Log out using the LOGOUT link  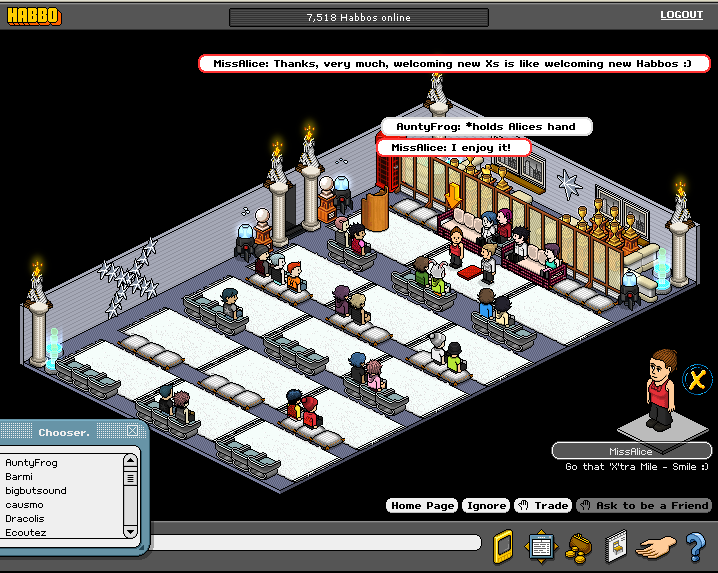coord(681,15)
